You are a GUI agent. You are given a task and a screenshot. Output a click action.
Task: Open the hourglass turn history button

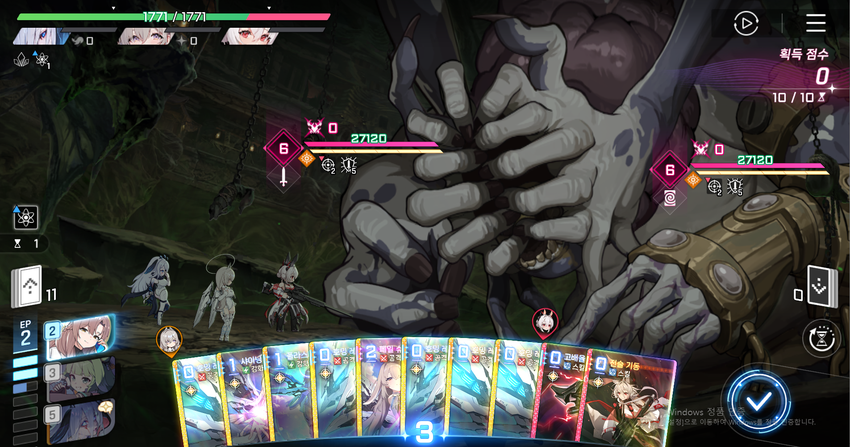tap(820, 339)
